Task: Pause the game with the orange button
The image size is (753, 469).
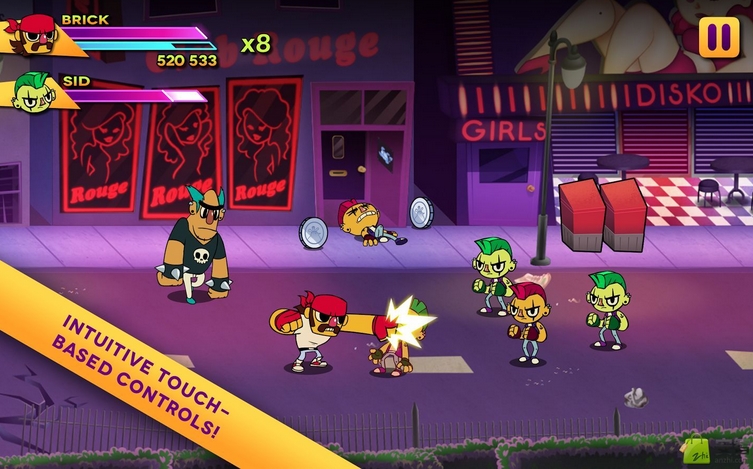Action: click(718, 37)
